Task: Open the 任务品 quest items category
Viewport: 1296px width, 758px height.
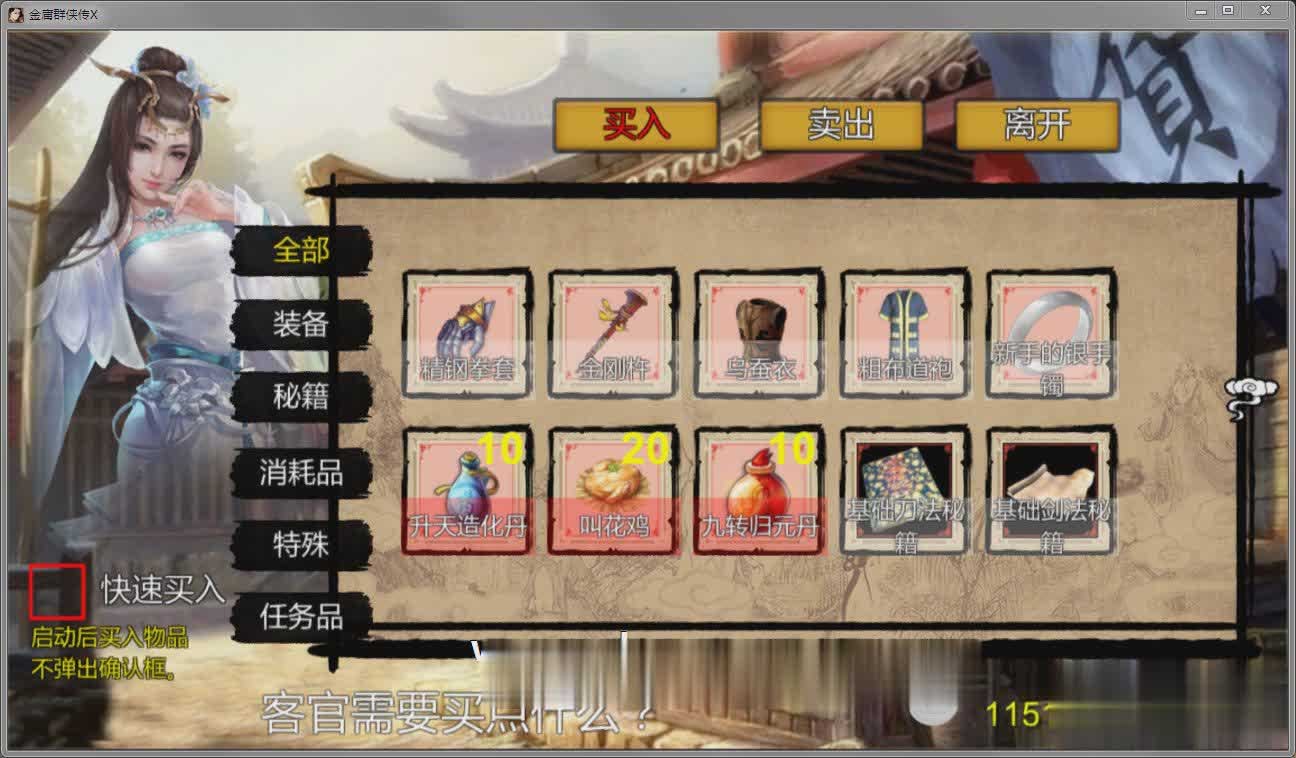Action: pos(302,619)
